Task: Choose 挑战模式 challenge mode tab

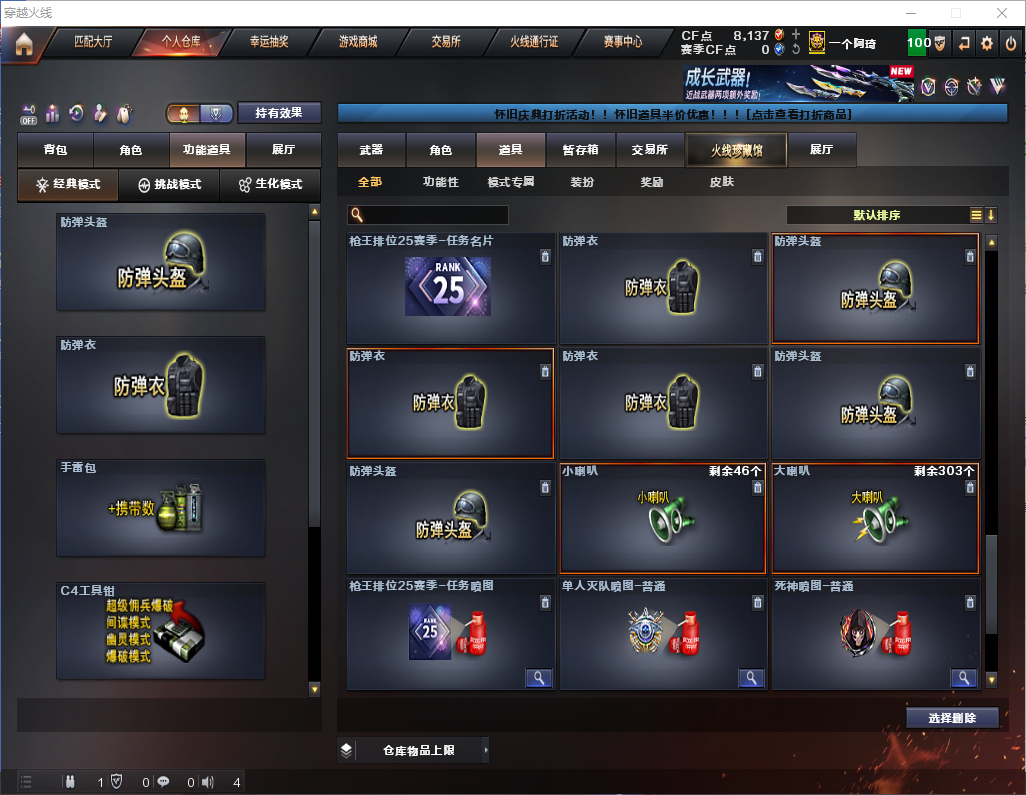Action: 170,185
